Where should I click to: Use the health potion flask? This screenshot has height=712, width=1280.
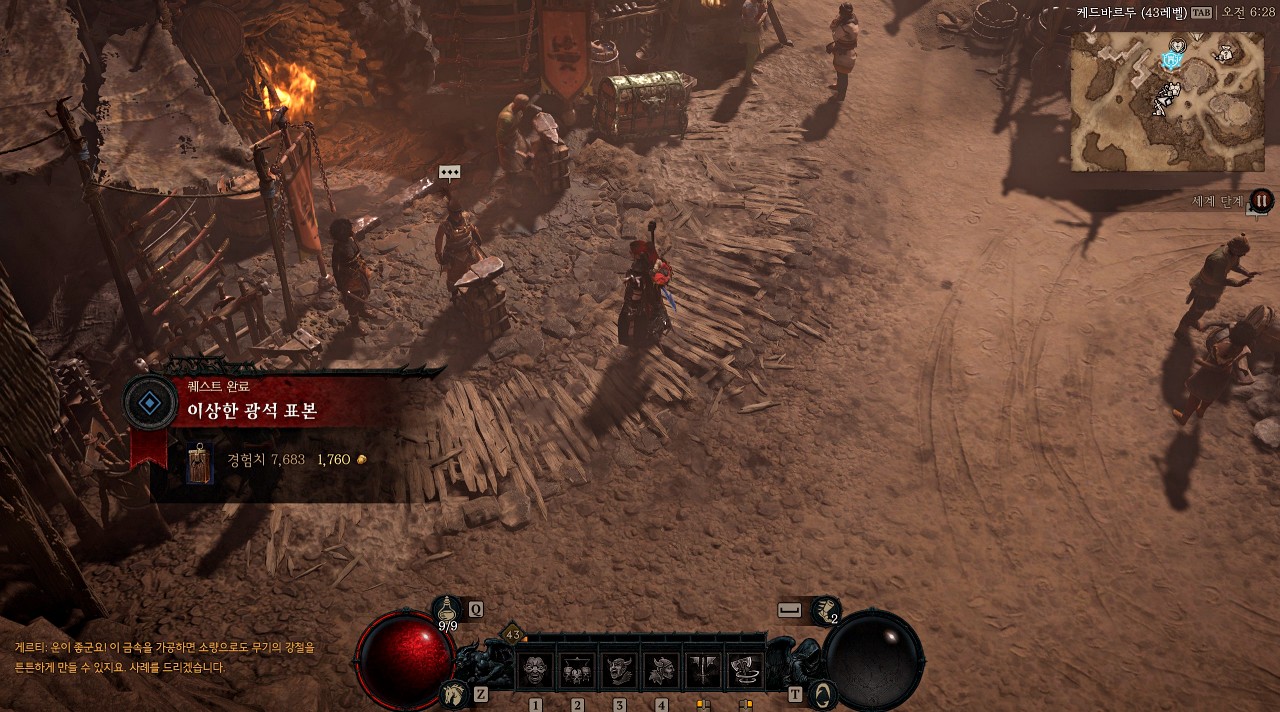click(x=447, y=609)
